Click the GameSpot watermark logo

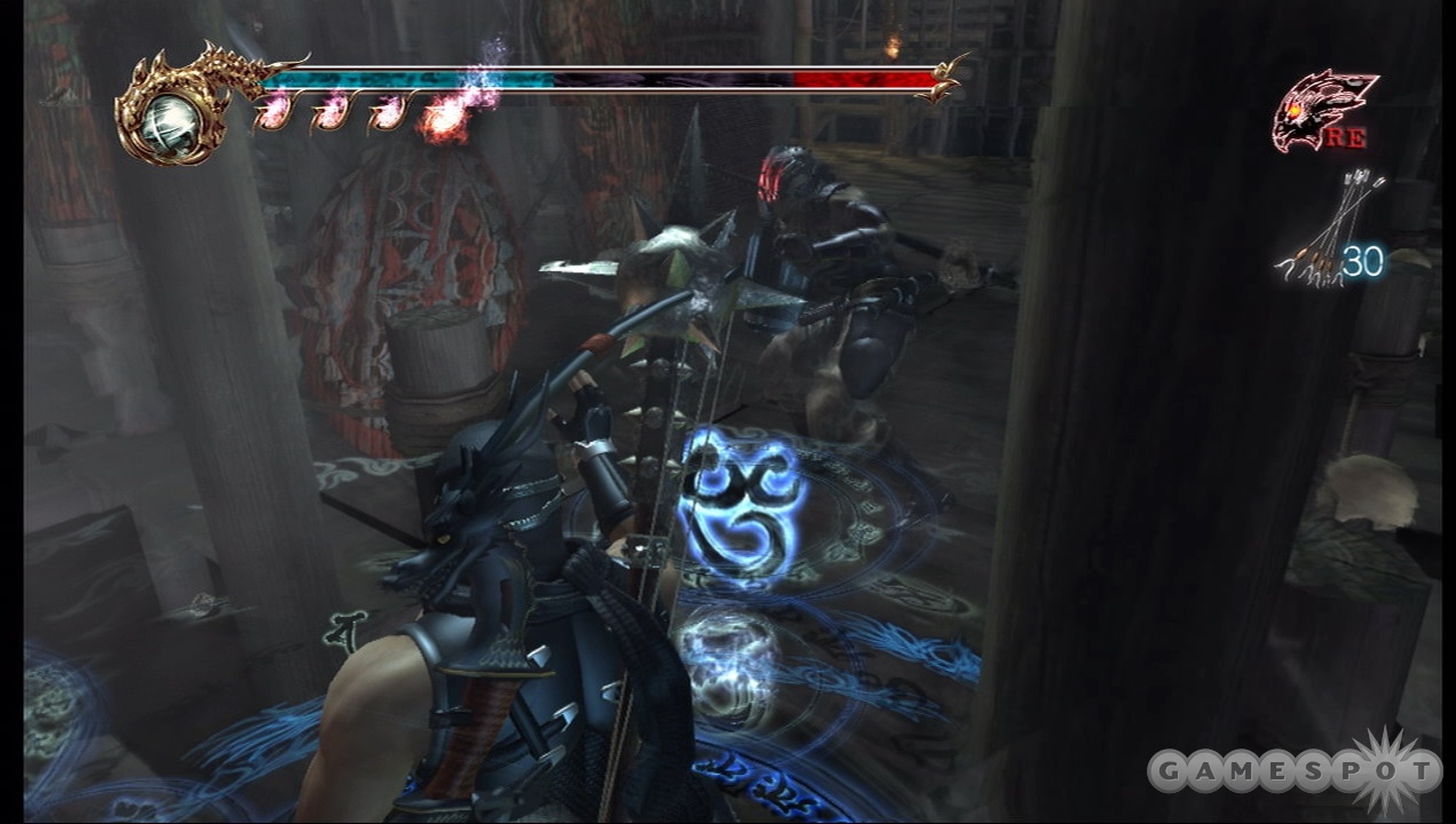(x=1294, y=772)
